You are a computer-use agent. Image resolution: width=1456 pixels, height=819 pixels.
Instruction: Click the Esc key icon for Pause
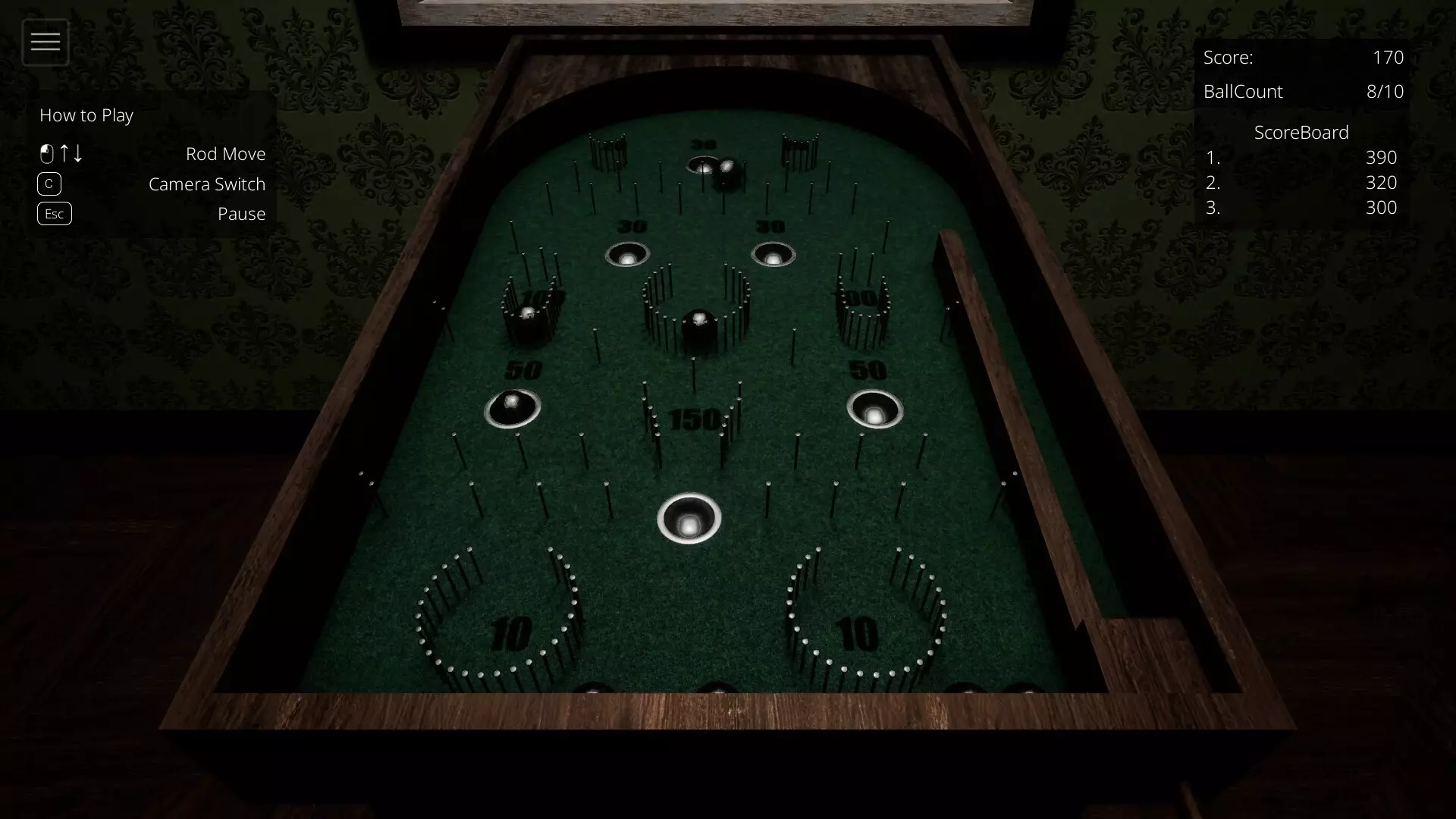click(54, 213)
